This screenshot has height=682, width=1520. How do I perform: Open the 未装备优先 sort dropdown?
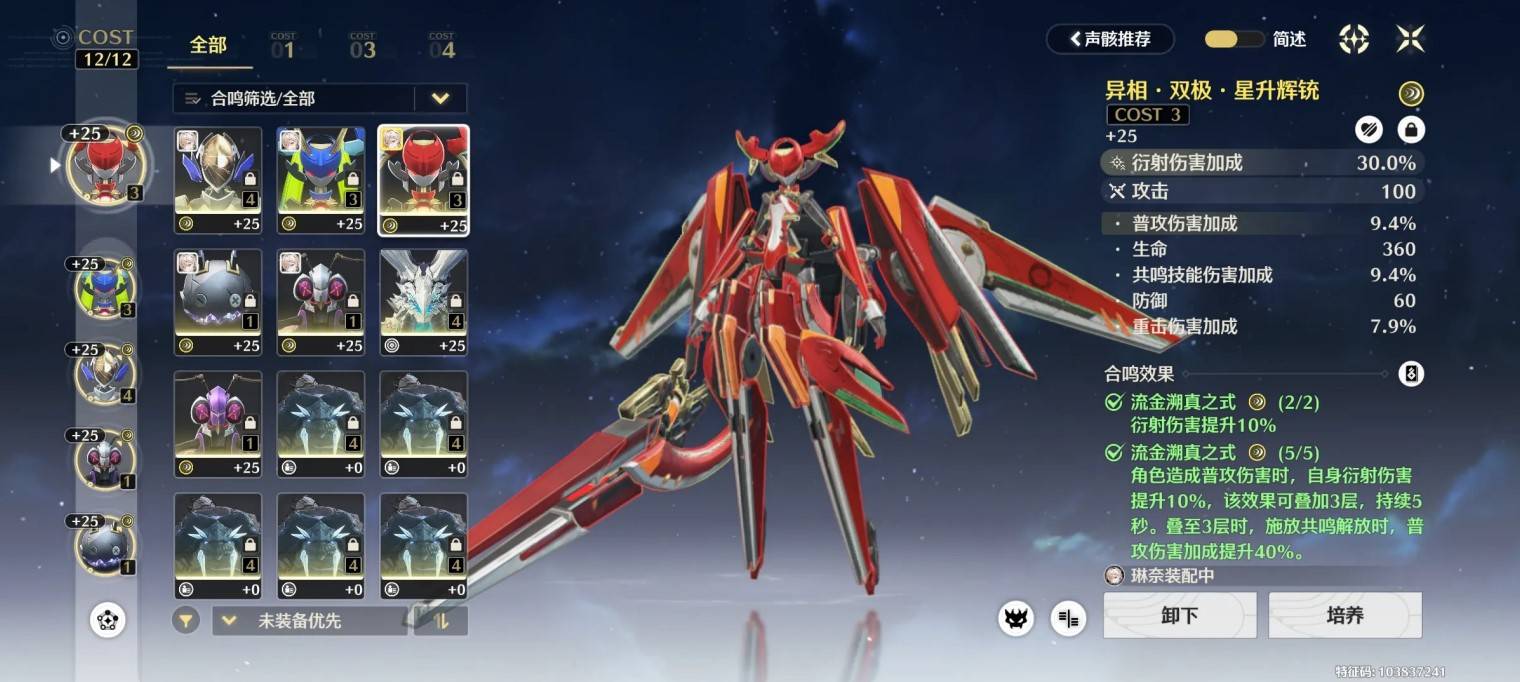[309, 621]
